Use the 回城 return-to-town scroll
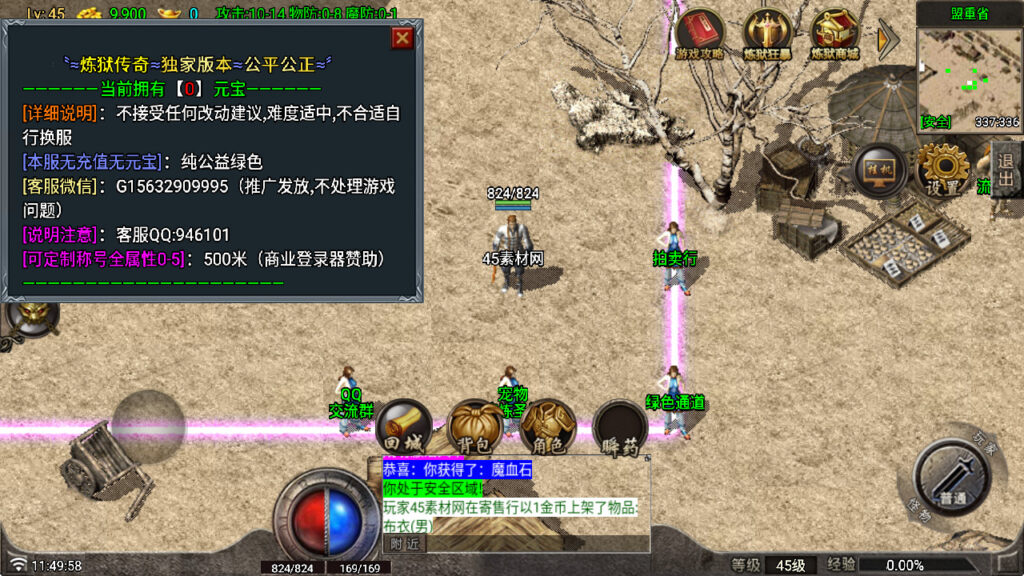Image resolution: width=1024 pixels, height=576 pixels. click(403, 428)
